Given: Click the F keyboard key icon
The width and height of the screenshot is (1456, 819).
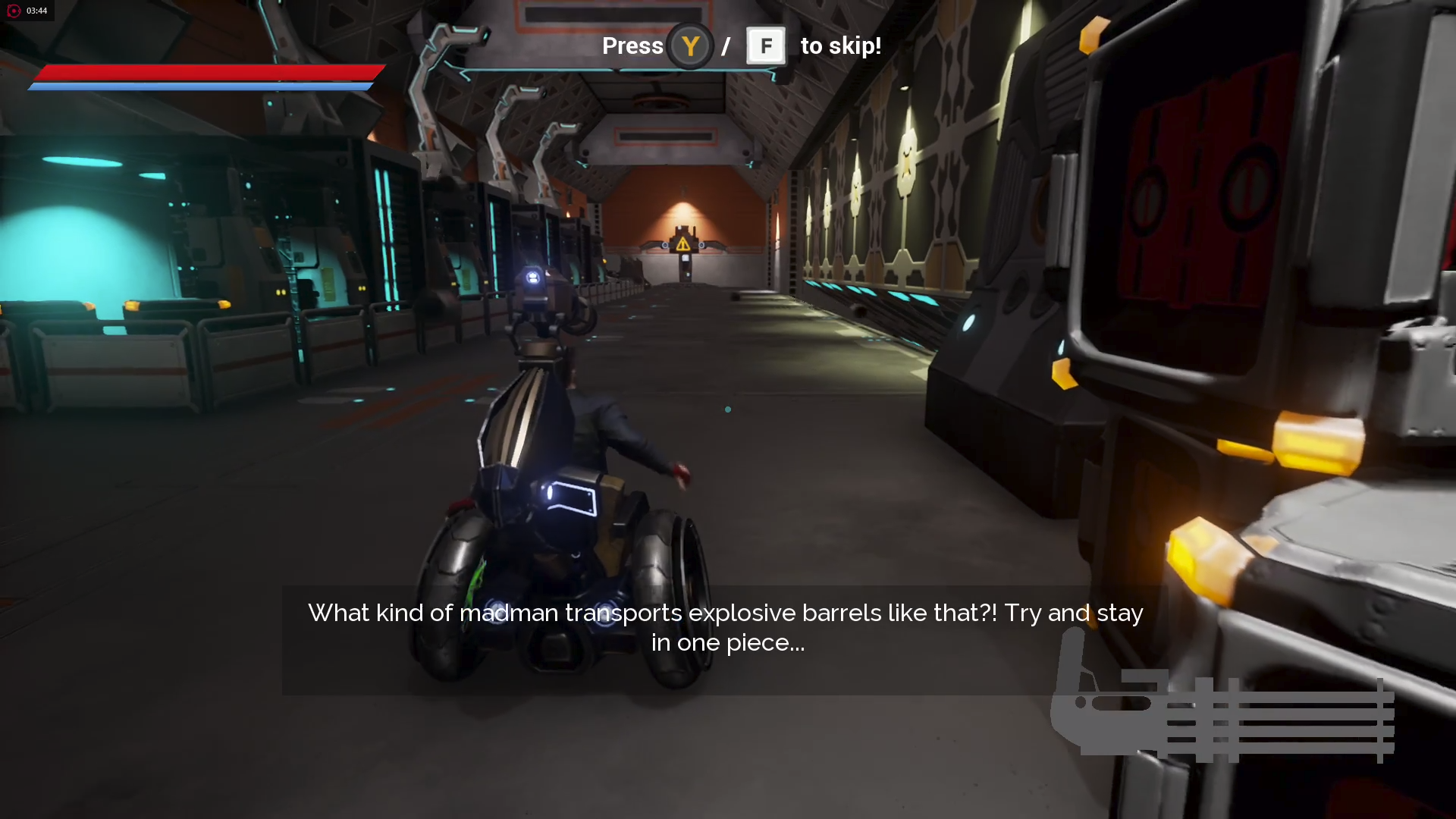Looking at the screenshot, I should coord(766,45).
